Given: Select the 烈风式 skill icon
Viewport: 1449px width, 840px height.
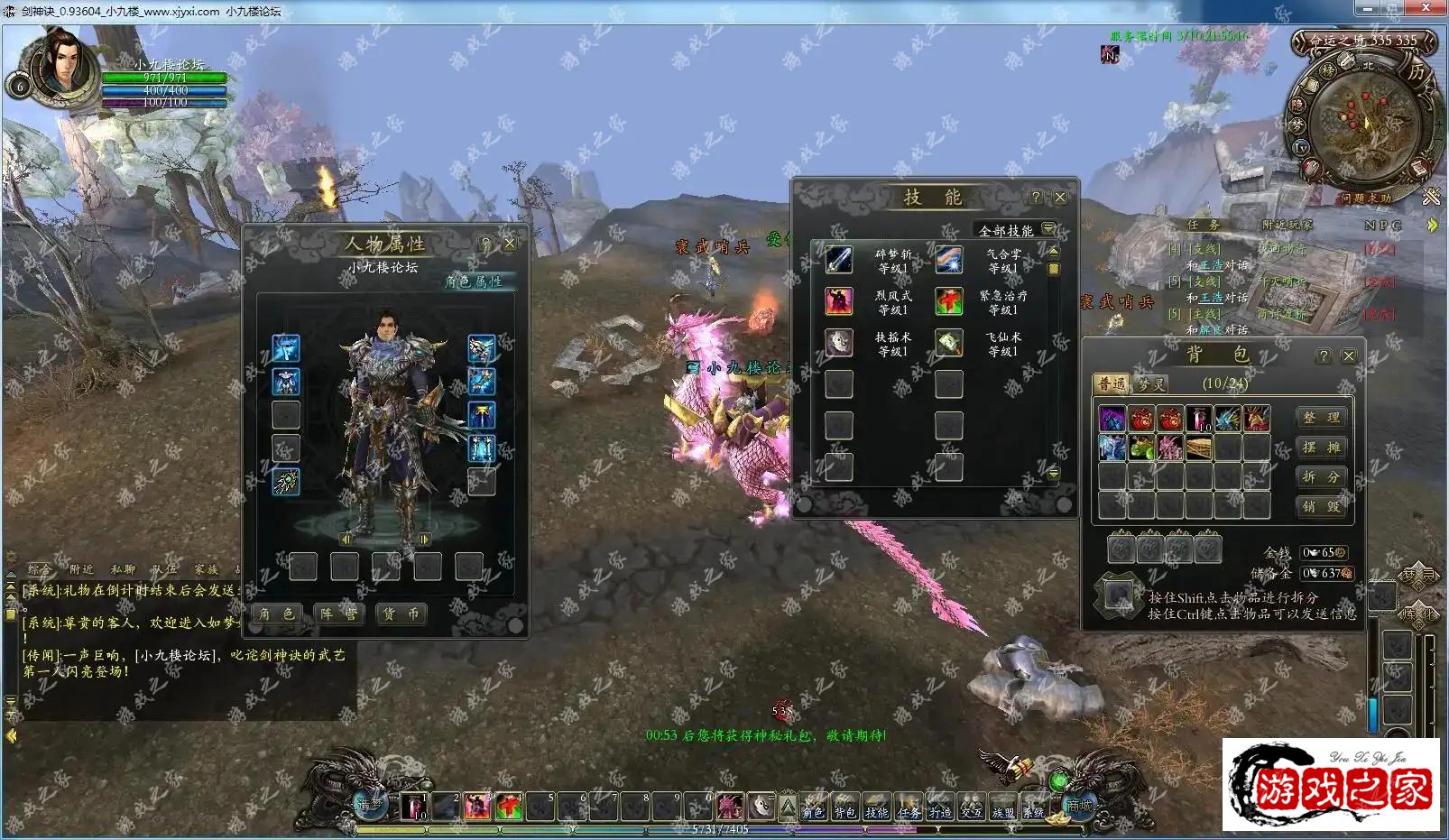Looking at the screenshot, I should (x=839, y=300).
